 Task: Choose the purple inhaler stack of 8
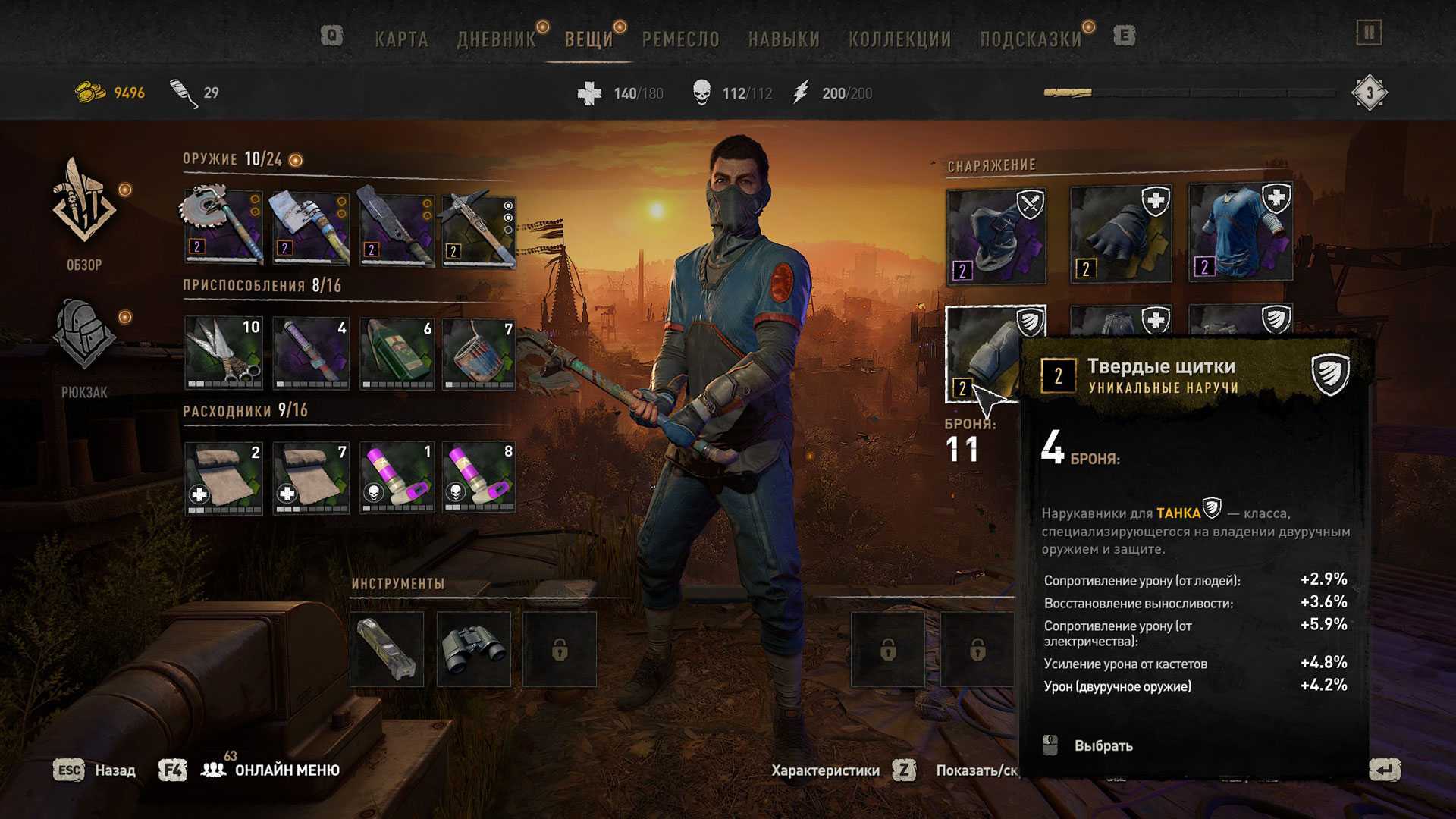[479, 478]
